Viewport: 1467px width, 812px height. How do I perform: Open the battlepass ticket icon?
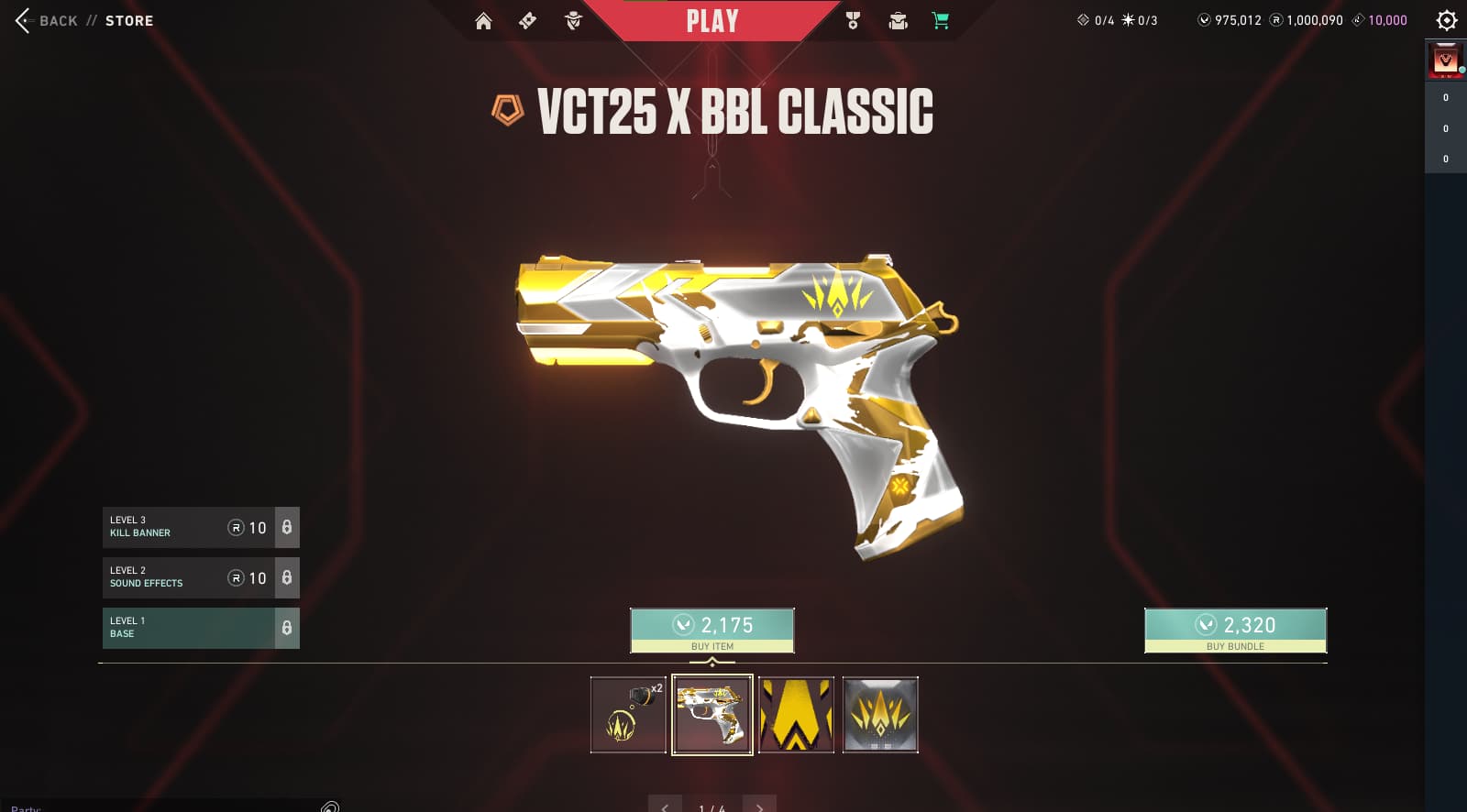[527, 21]
